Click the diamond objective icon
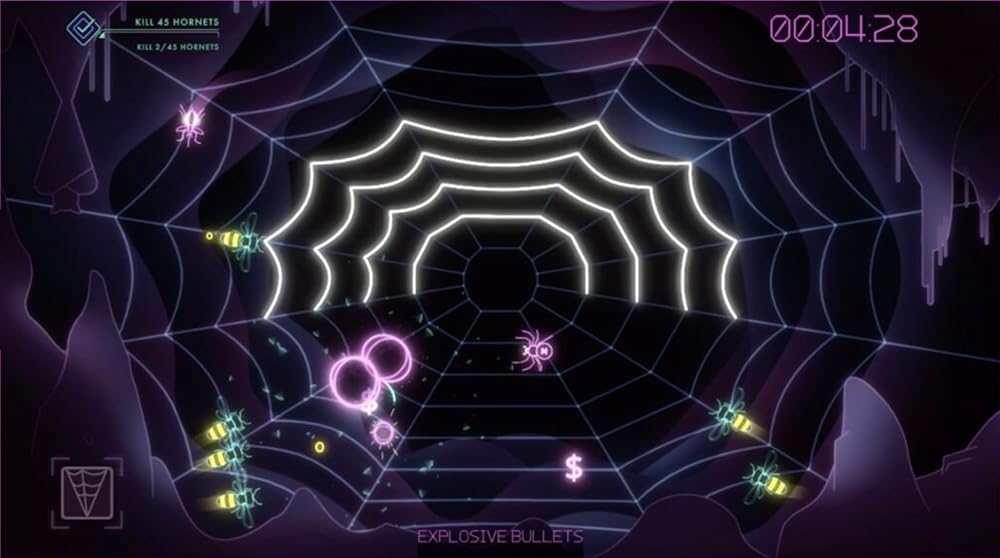The image size is (1000, 558). [x=82, y=27]
